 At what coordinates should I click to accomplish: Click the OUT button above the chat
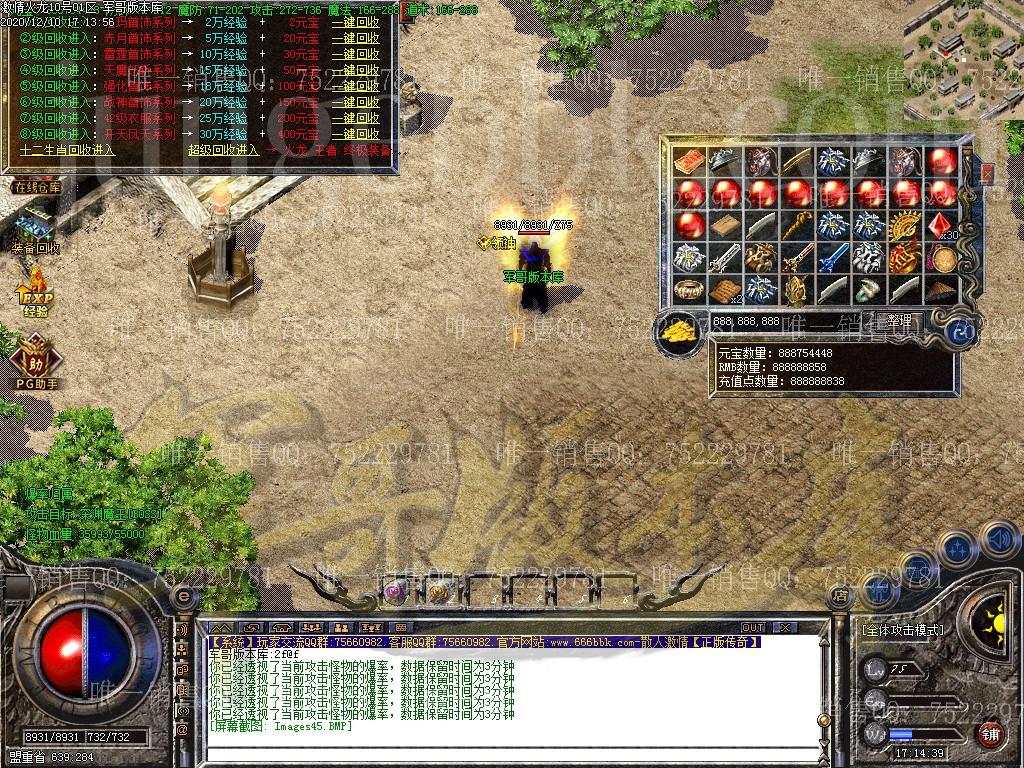(x=752, y=628)
